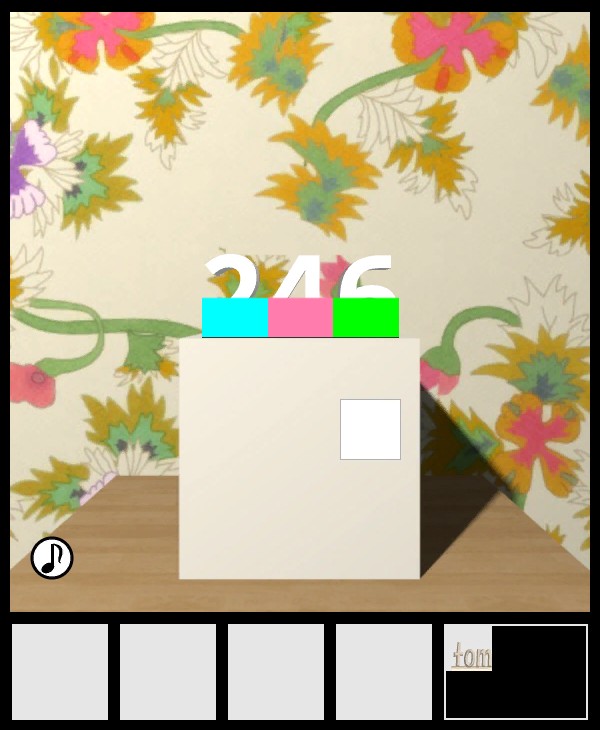Viewport: 600px width, 730px height.
Task: Click the pink color block on the box
Action: 300,317
